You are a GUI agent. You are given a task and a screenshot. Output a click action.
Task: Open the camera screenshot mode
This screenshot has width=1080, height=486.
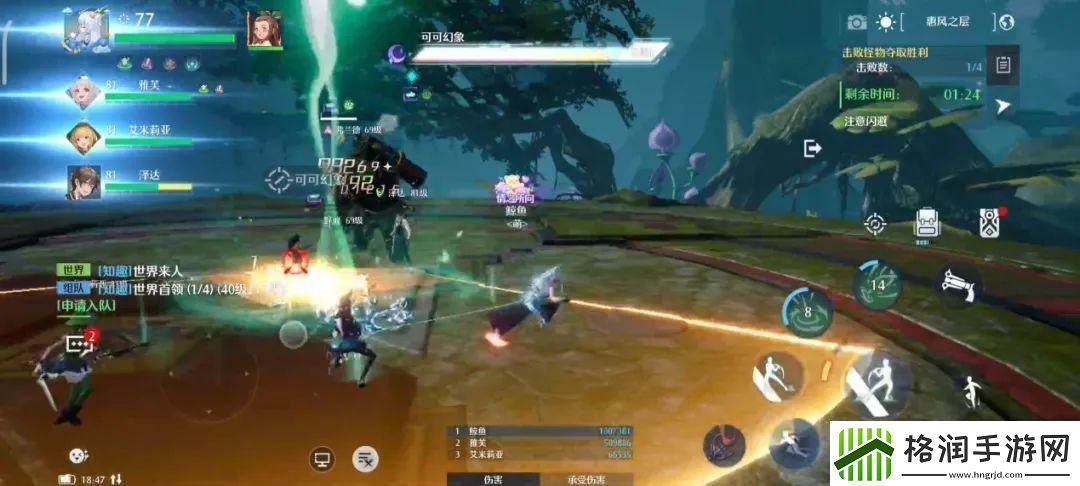click(x=857, y=22)
